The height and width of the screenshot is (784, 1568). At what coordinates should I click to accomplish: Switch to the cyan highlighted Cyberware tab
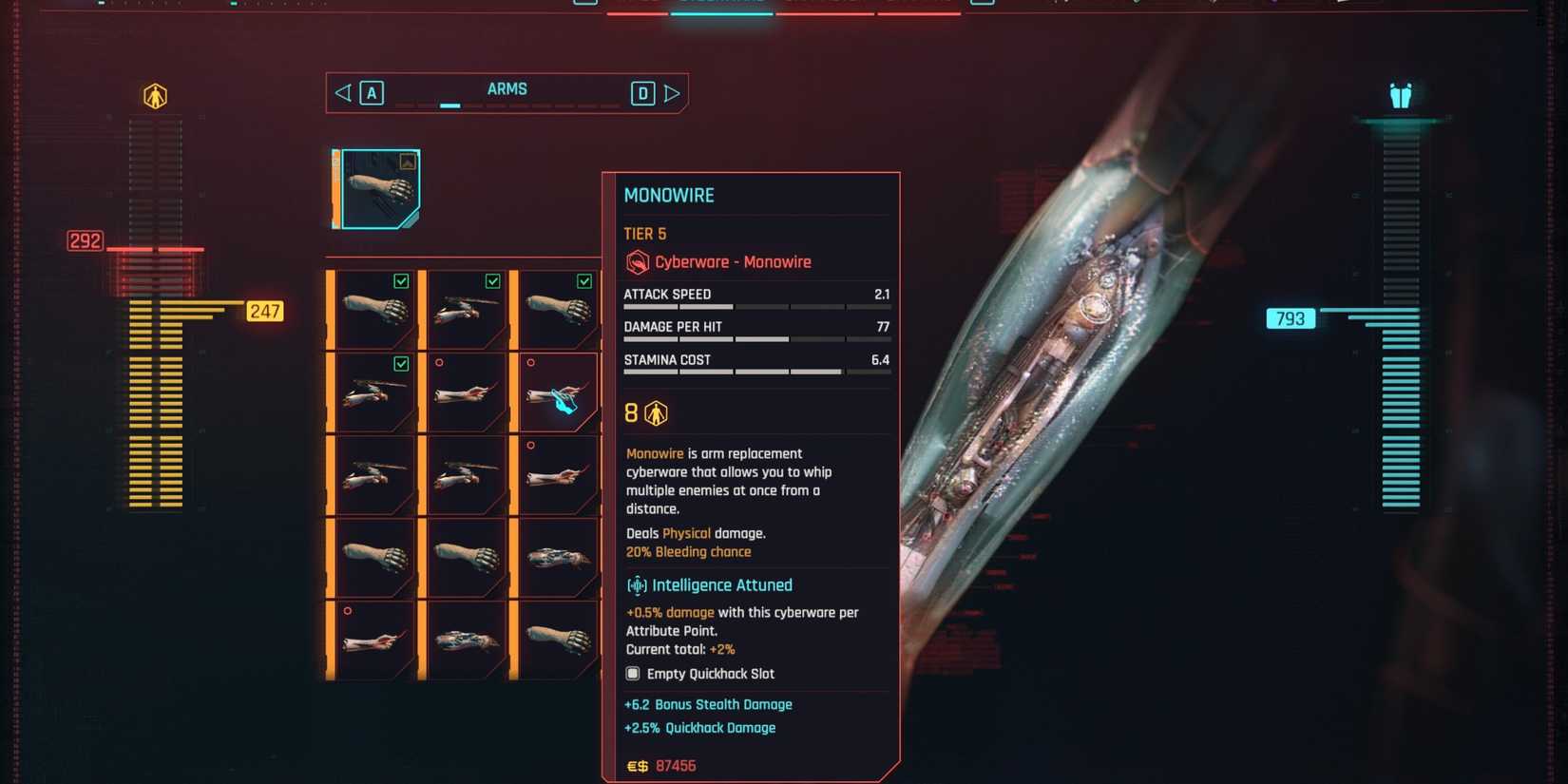[x=722, y=5]
